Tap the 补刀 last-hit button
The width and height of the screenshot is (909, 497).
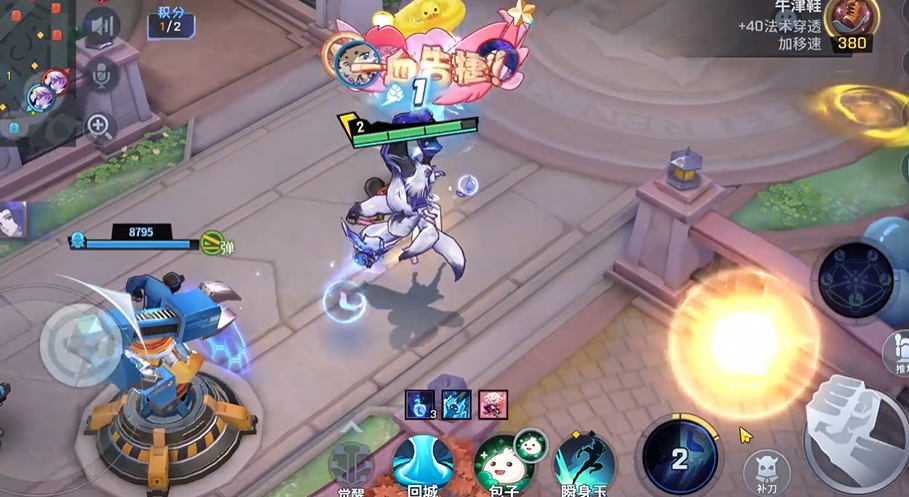pyautogui.click(x=767, y=471)
